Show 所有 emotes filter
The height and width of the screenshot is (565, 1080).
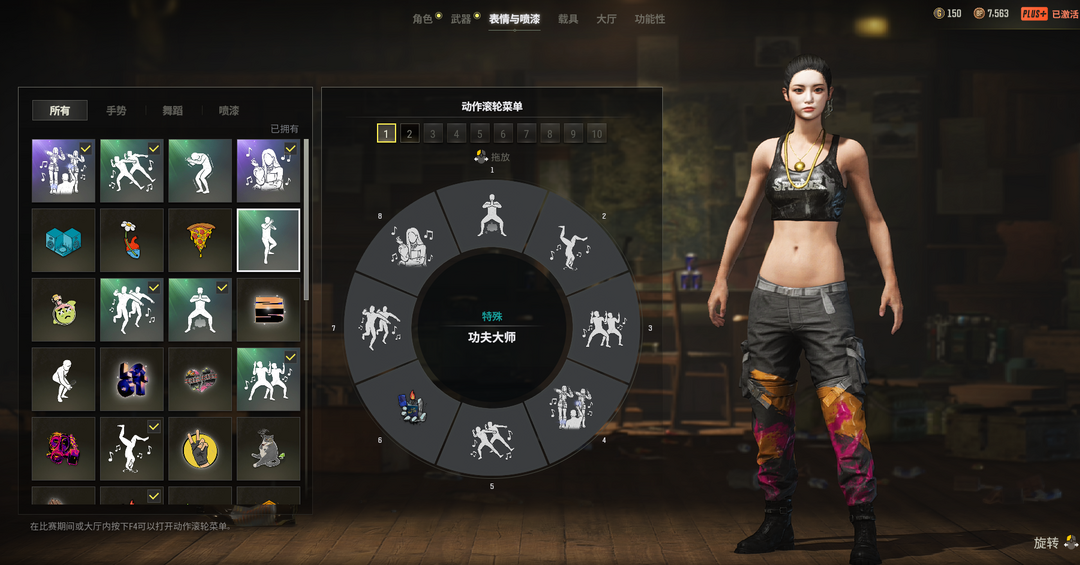(x=60, y=111)
